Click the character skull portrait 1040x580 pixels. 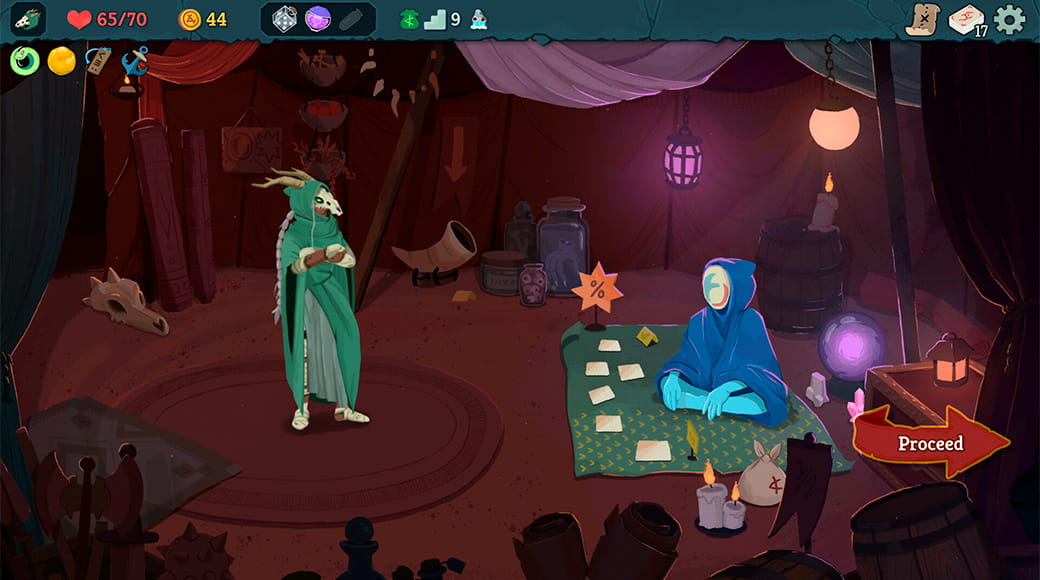(x=28, y=19)
